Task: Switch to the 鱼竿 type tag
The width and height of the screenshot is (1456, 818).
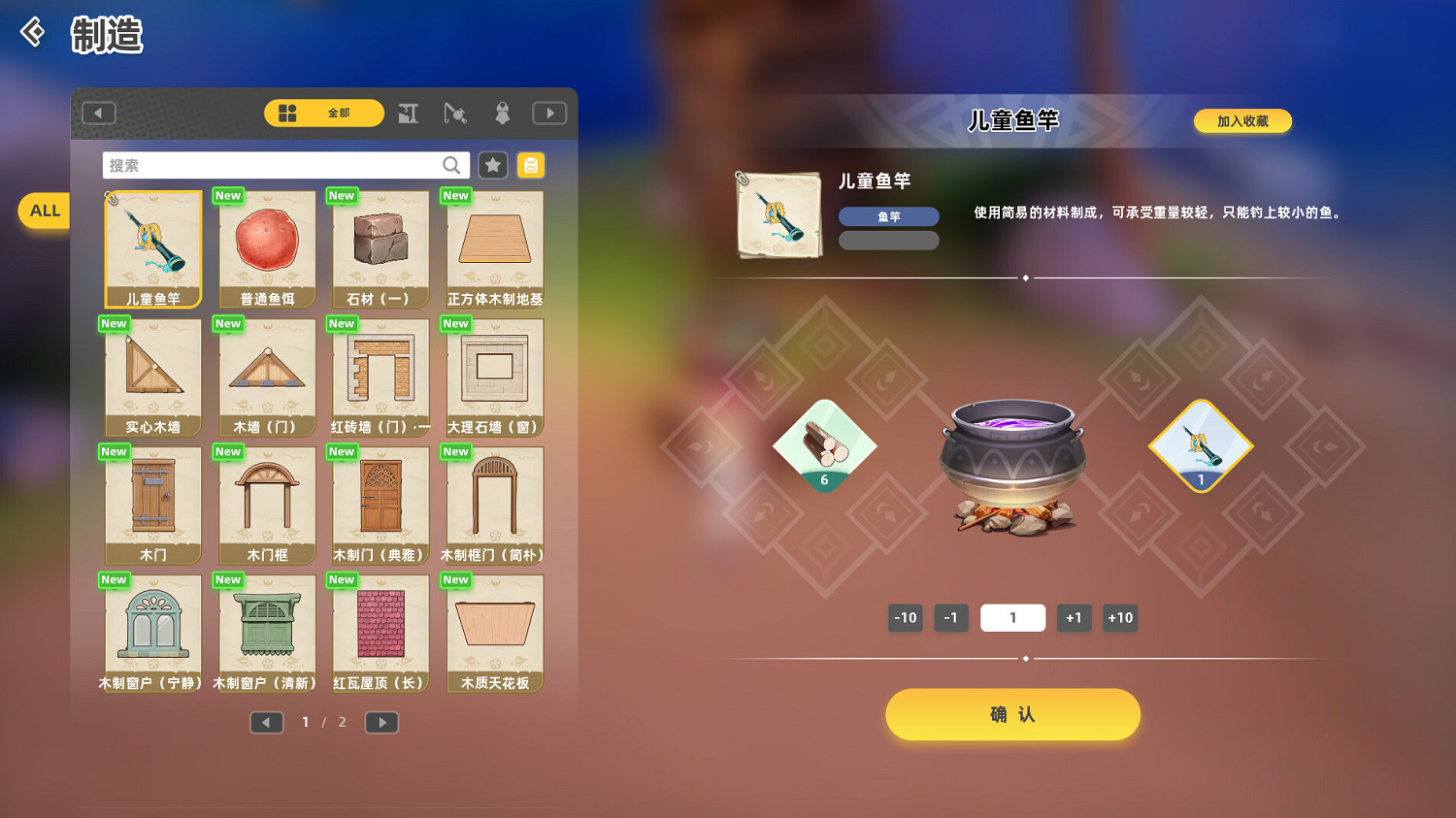Action: (888, 215)
